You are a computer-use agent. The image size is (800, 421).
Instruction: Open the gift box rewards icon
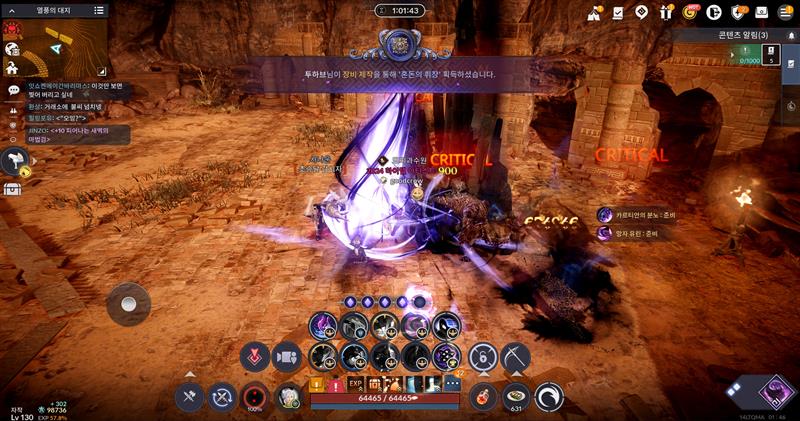[x=666, y=12]
